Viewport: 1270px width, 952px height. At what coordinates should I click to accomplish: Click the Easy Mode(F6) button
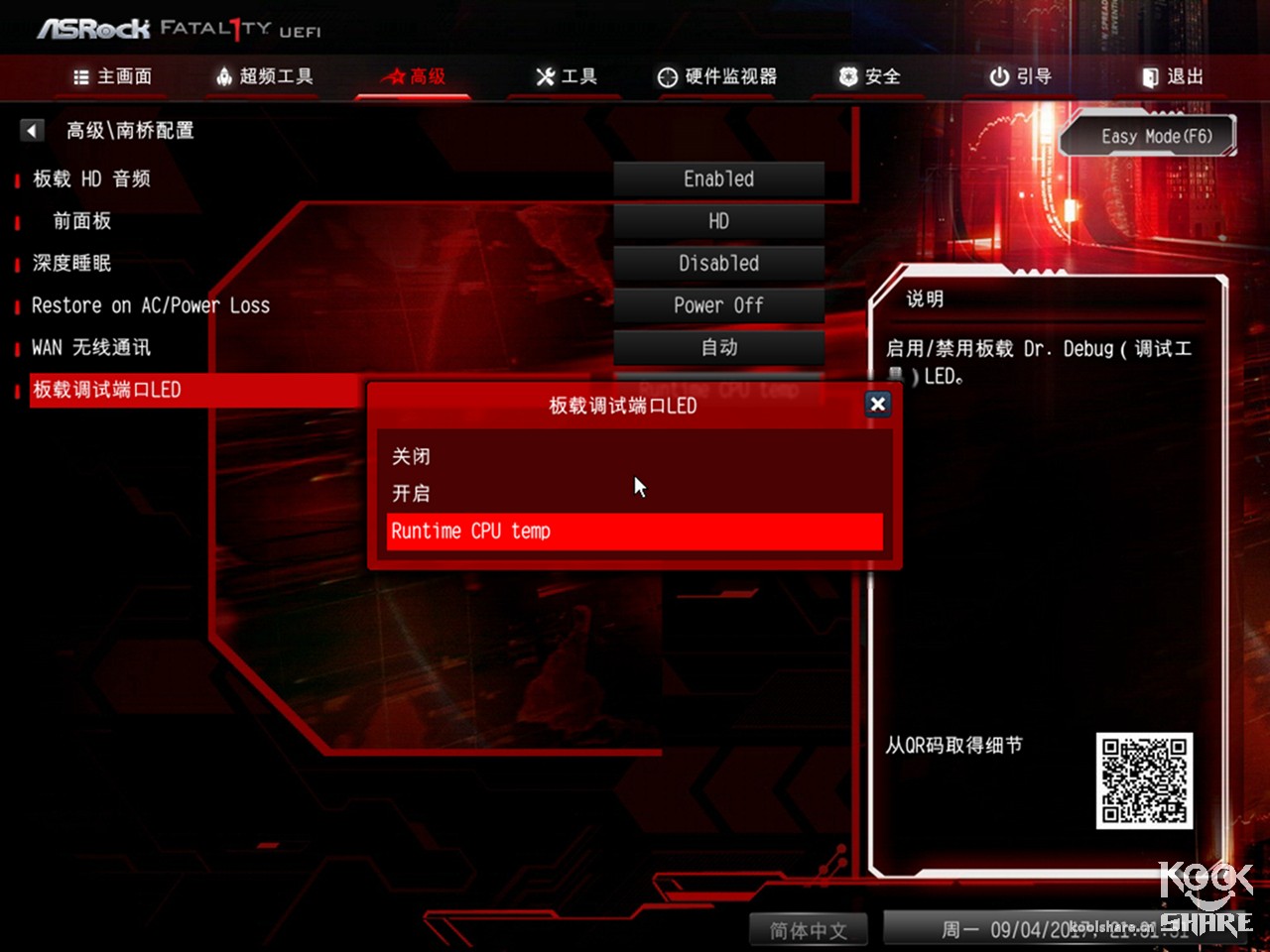[x=1147, y=136]
